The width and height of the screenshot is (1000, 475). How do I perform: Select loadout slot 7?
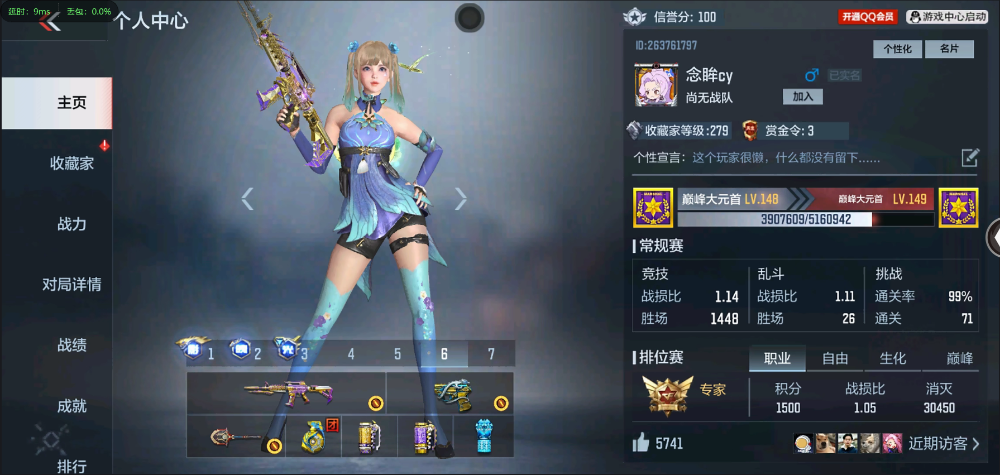[491, 353]
